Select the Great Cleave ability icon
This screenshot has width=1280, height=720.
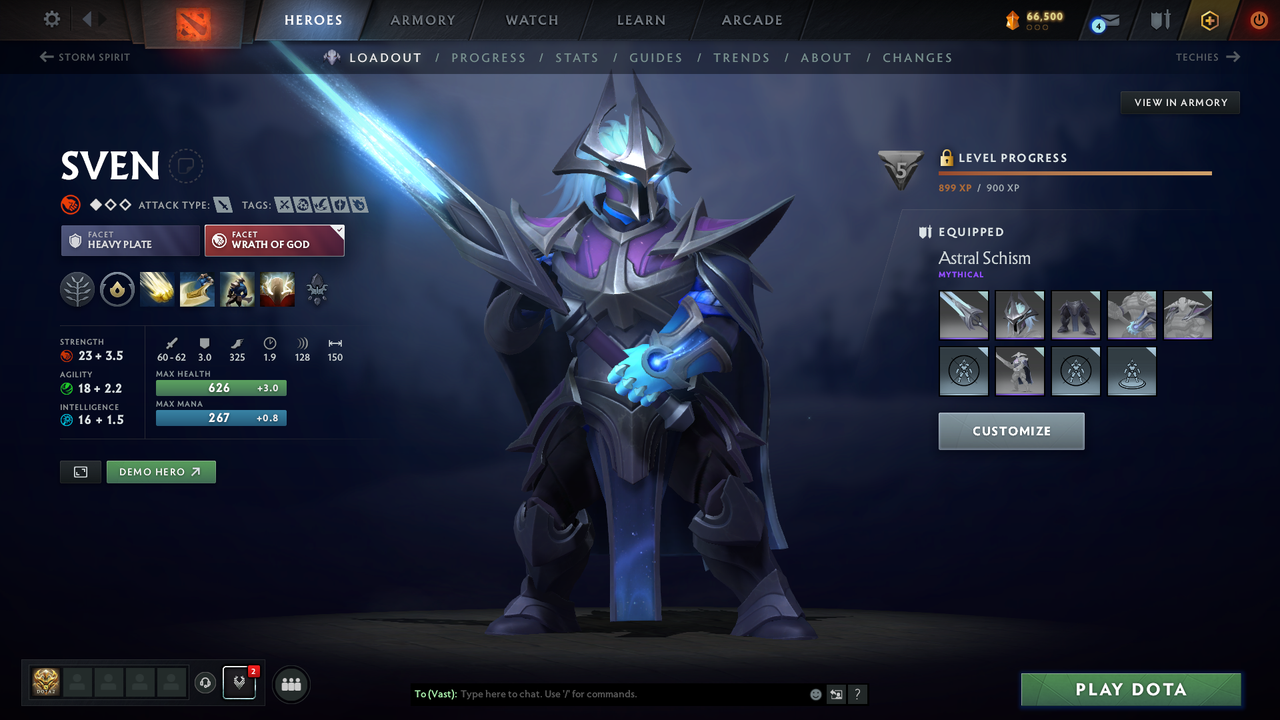point(197,290)
